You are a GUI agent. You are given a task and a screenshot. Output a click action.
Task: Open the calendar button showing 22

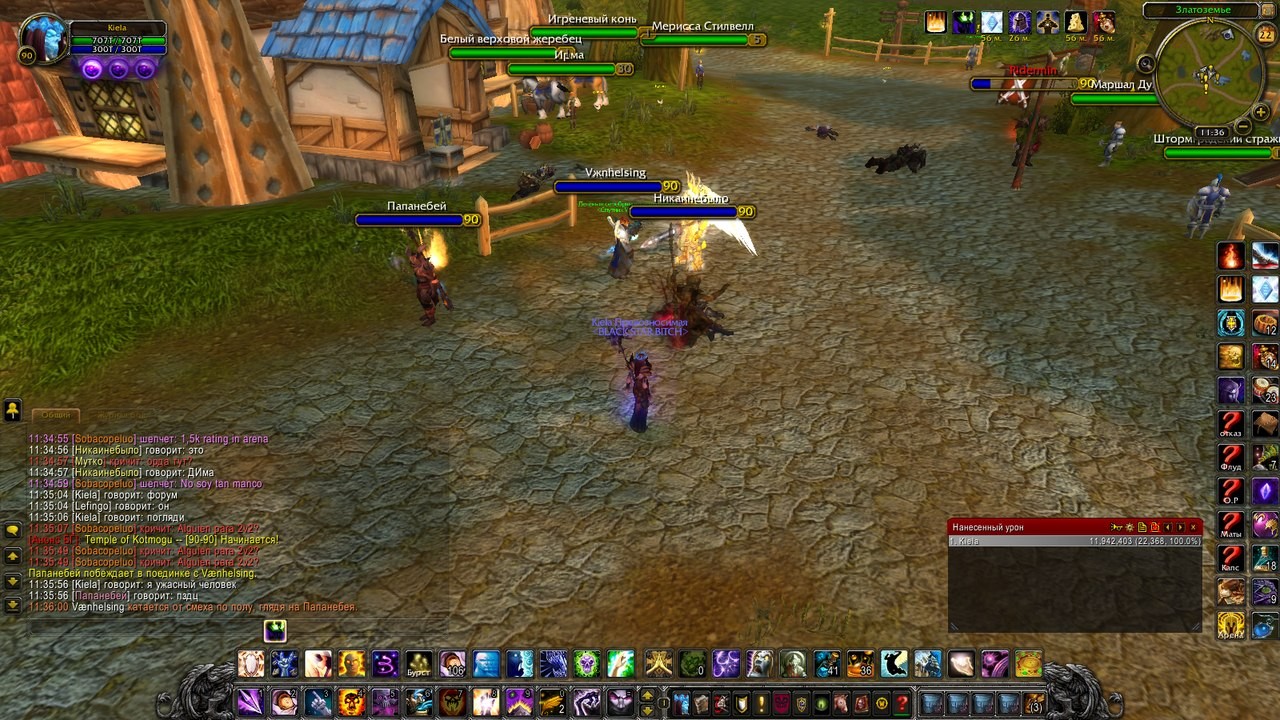tap(1265, 35)
